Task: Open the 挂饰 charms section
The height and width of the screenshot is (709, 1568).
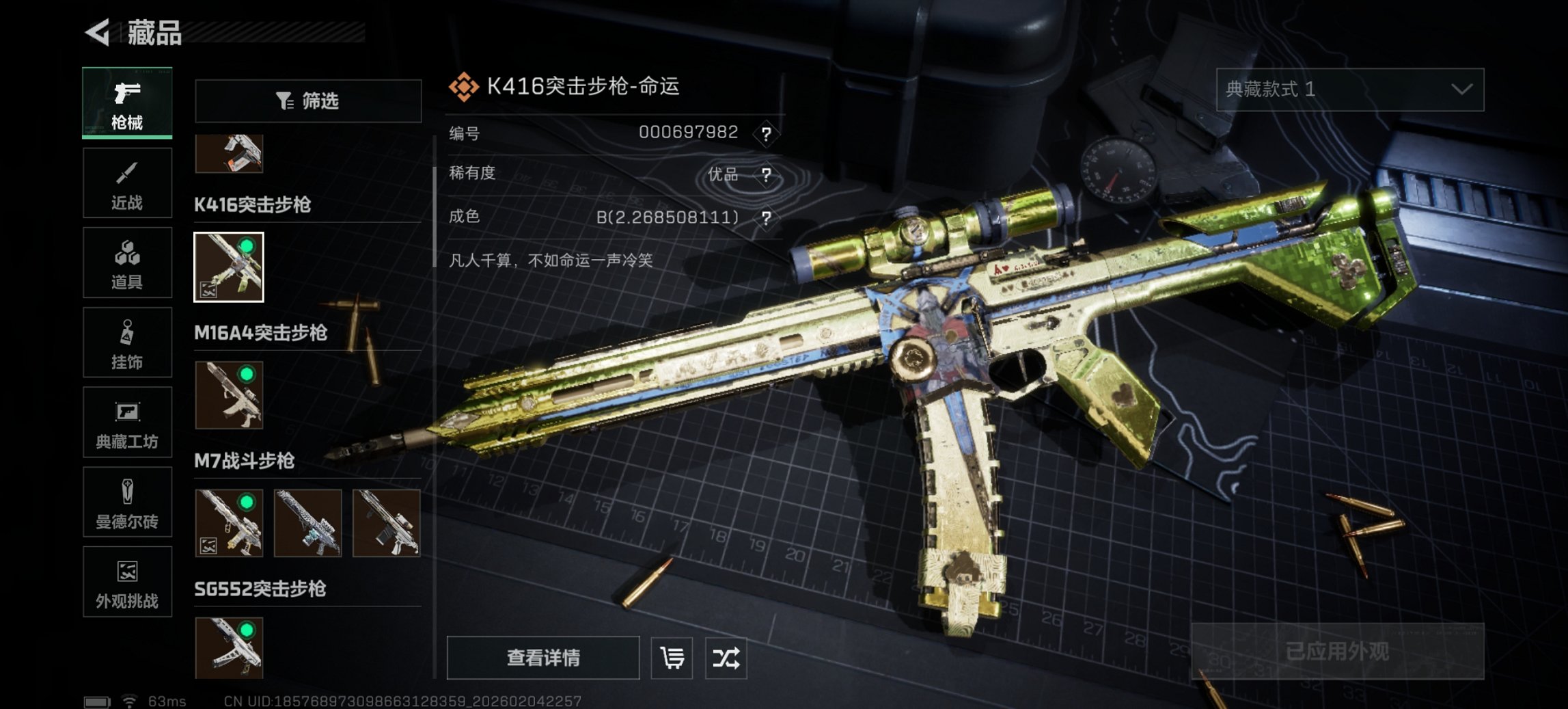Action: tap(126, 343)
